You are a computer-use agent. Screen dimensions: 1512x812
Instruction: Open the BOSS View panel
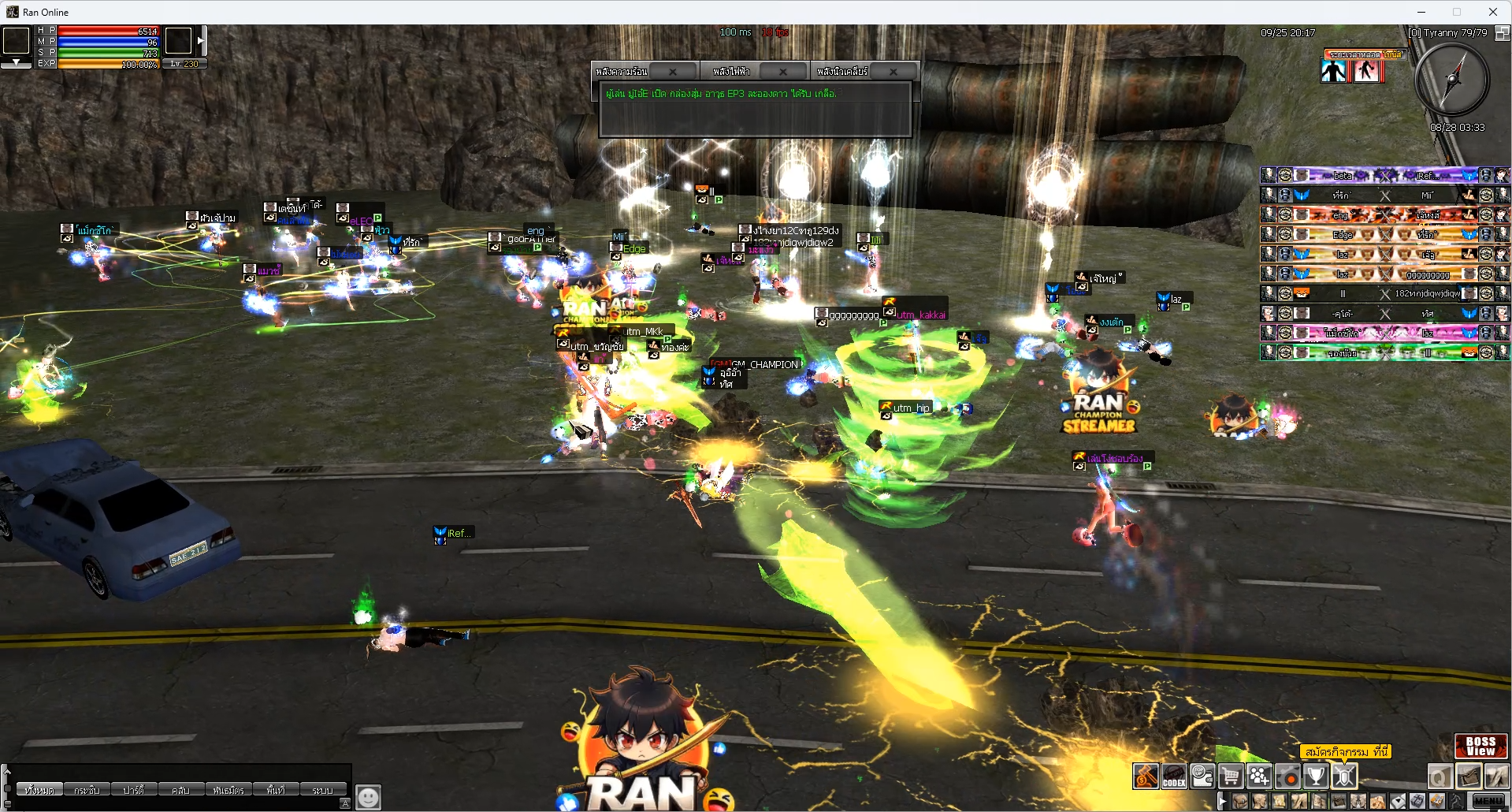[1480, 746]
